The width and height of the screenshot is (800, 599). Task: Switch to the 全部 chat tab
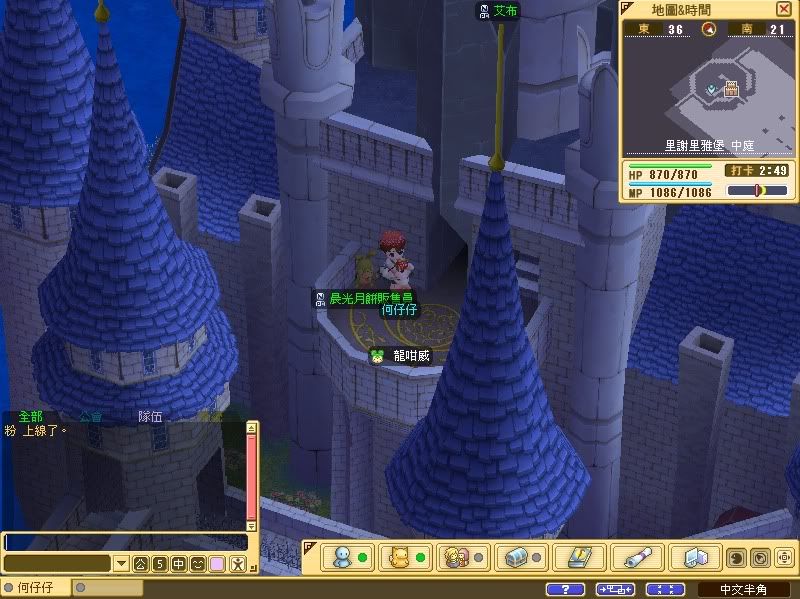click(x=31, y=416)
